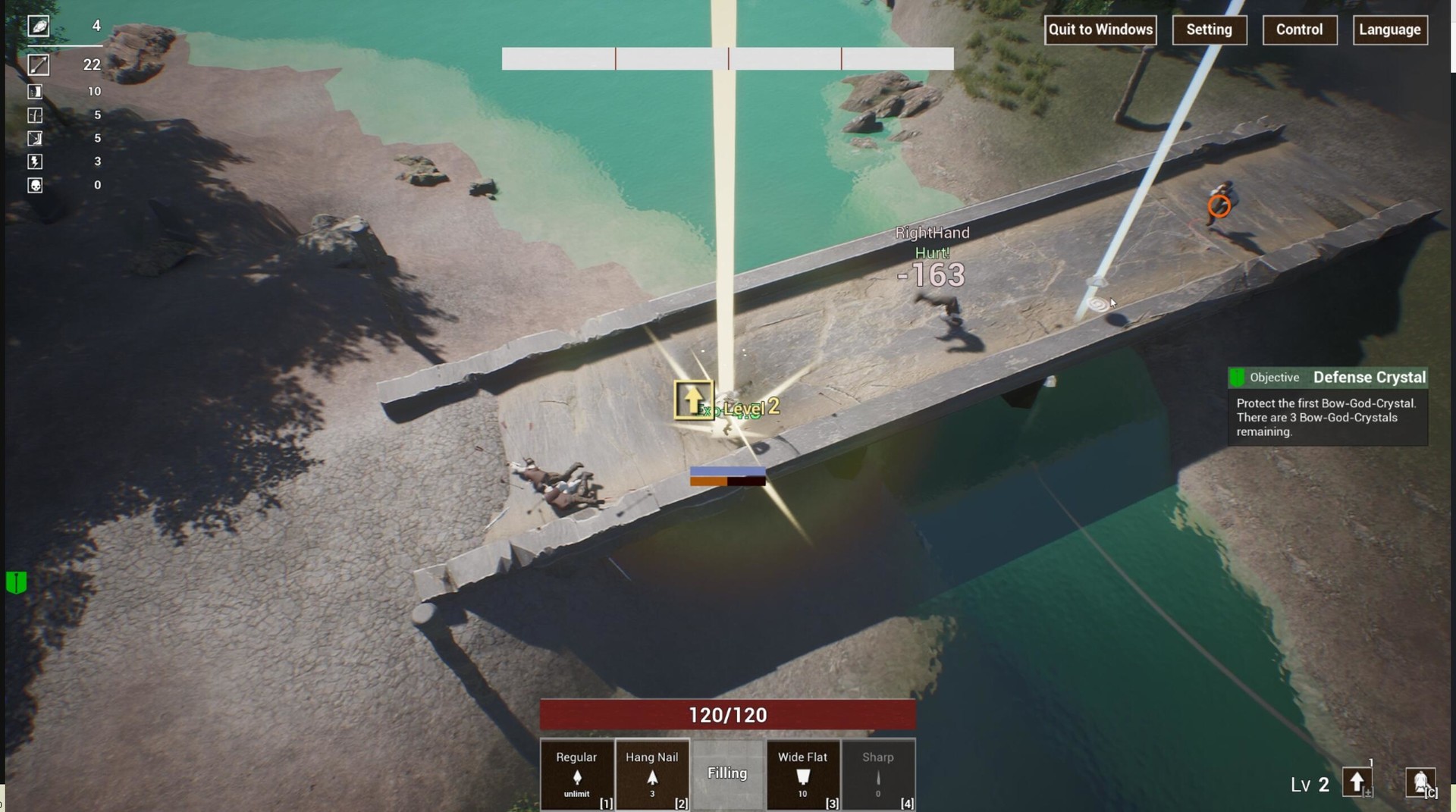Click the skull kill-count icon

tap(35, 185)
